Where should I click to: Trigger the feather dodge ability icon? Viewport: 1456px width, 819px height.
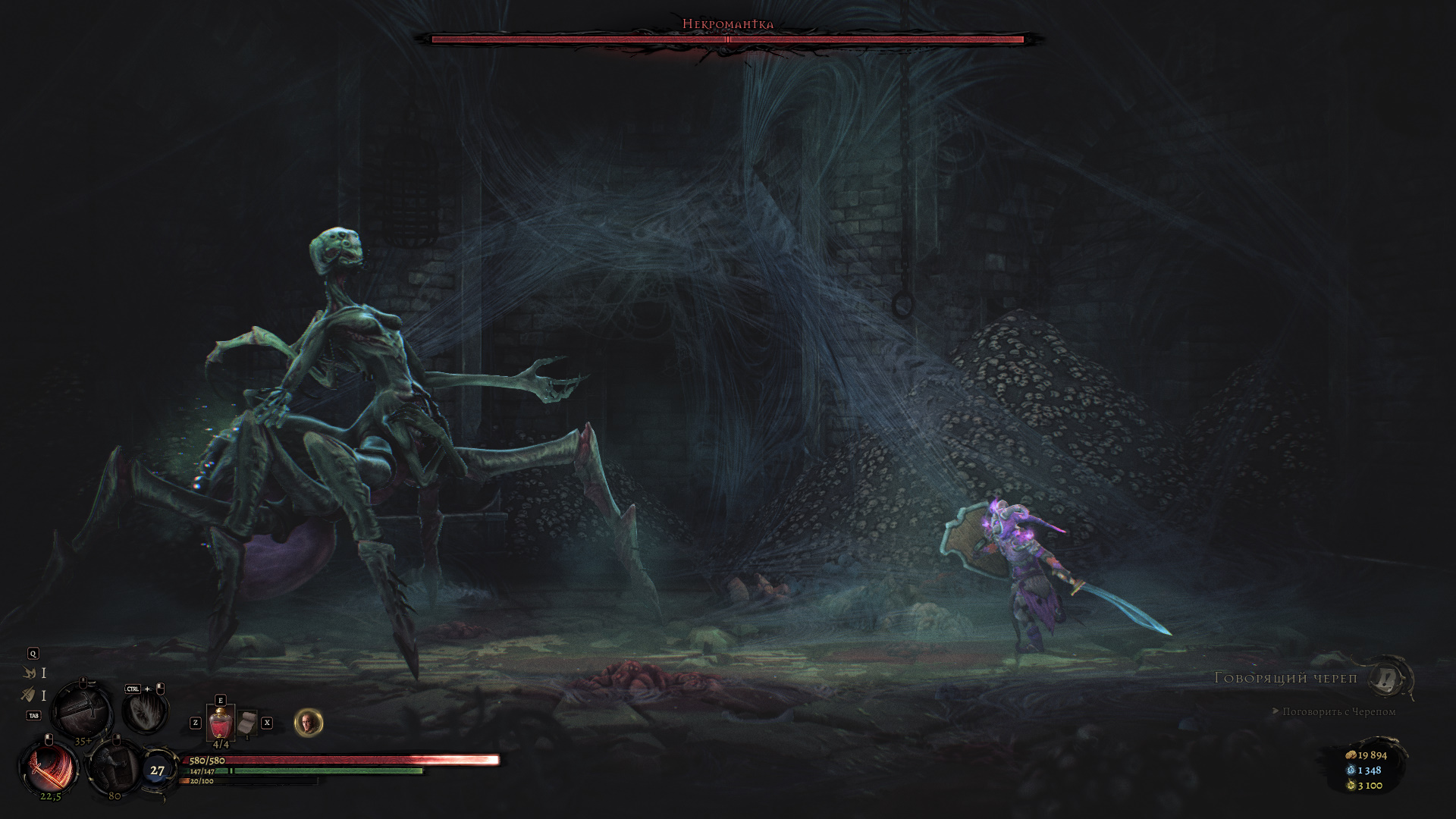(x=145, y=711)
